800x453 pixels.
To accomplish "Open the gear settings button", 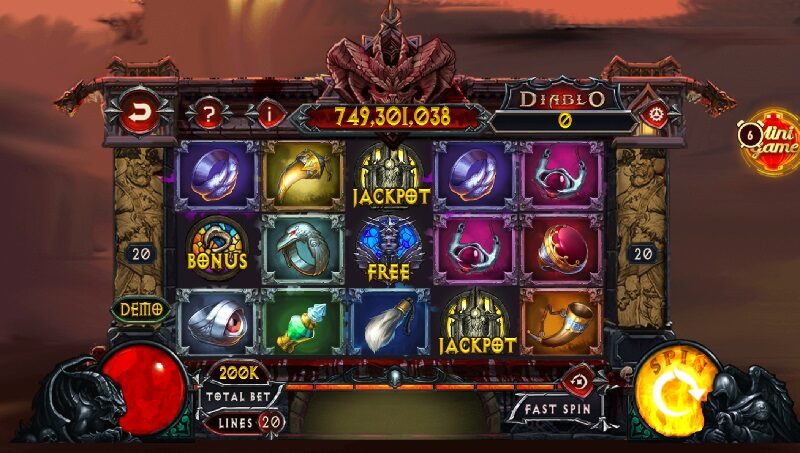I will click(656, 111).
